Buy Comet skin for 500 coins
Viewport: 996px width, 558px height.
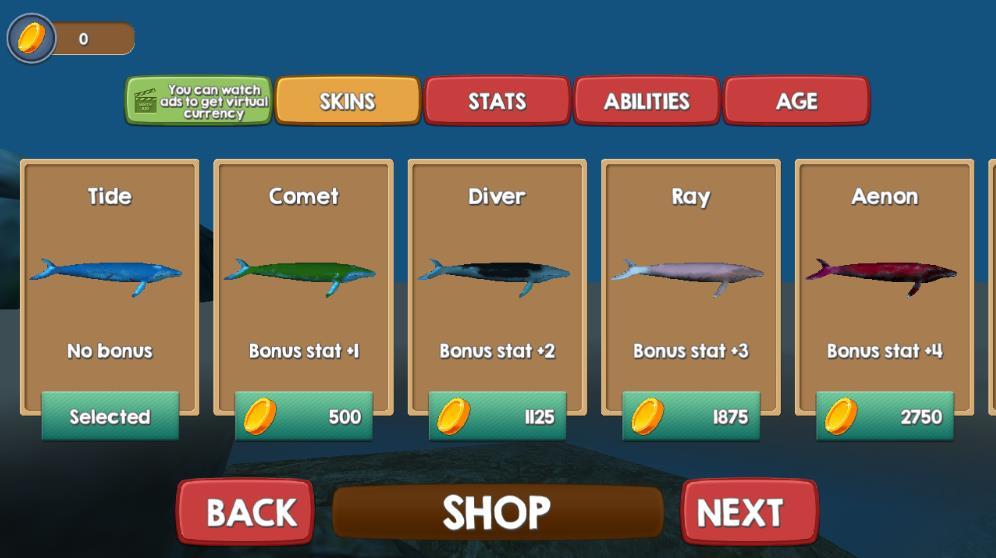pos(304,416)
